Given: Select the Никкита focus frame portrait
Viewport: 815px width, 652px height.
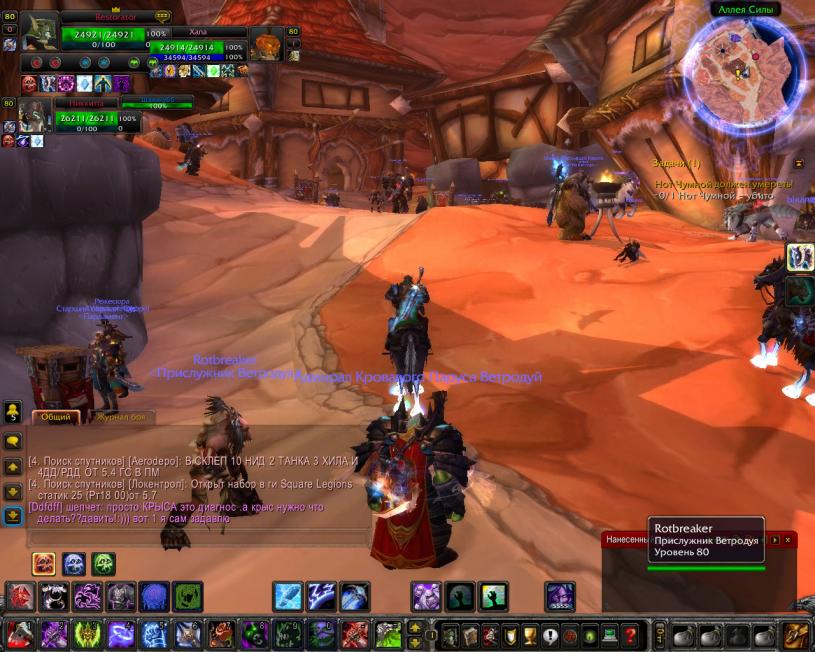Looking at the screenshot, I should 35,115.
